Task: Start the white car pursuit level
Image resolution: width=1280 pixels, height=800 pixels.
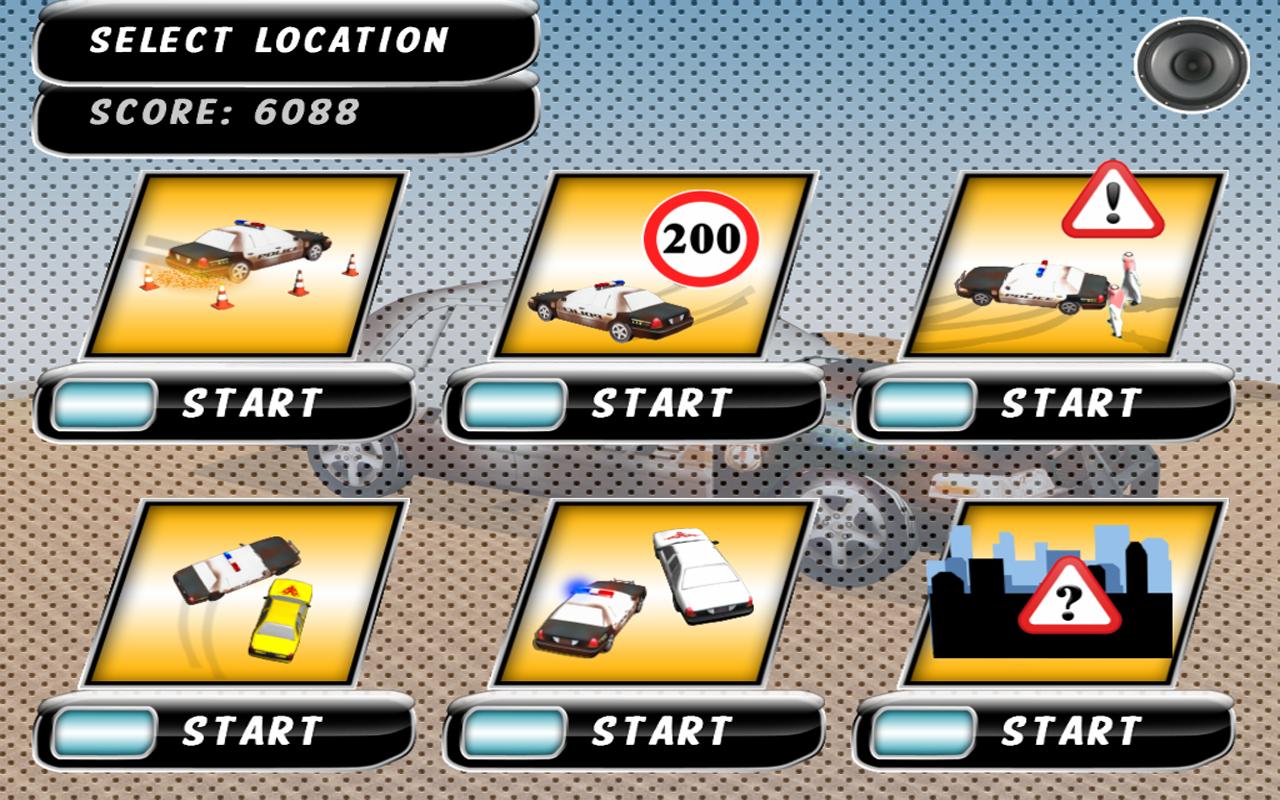Action: pyautogui.click(x=635, y=732)
